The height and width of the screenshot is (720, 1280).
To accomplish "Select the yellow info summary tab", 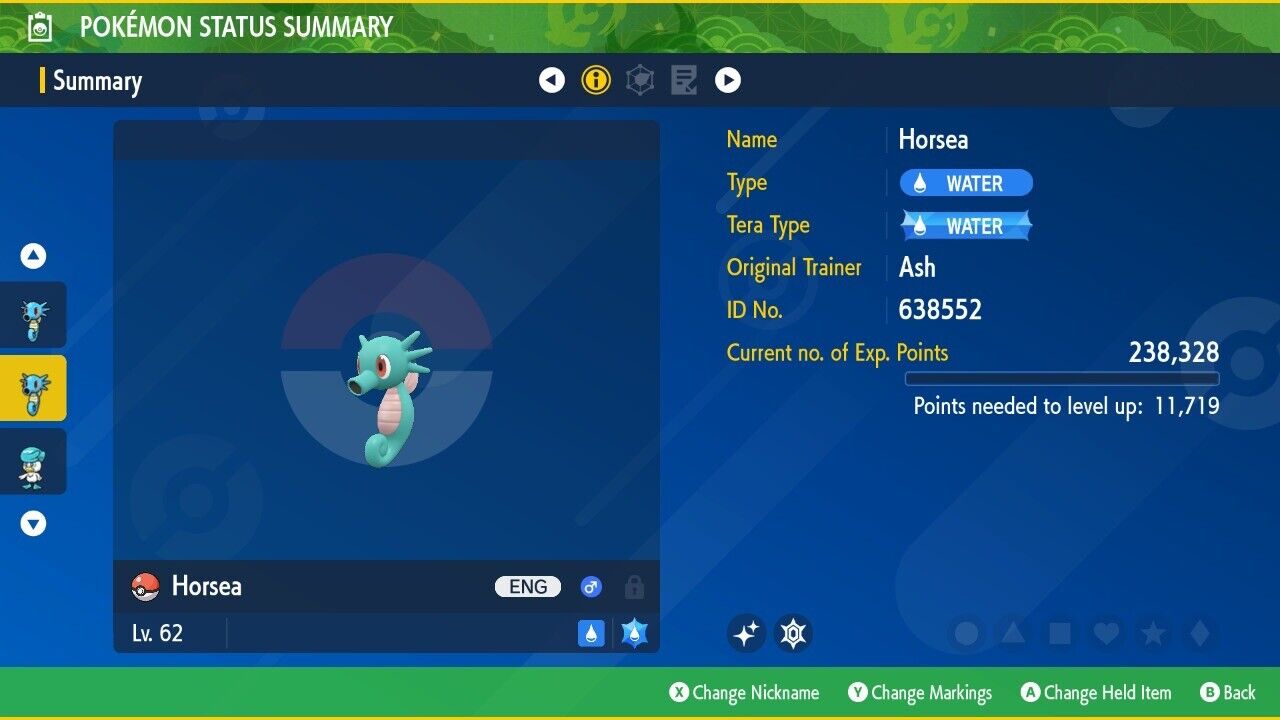I will pyautogui.click(x=596, y=80).
